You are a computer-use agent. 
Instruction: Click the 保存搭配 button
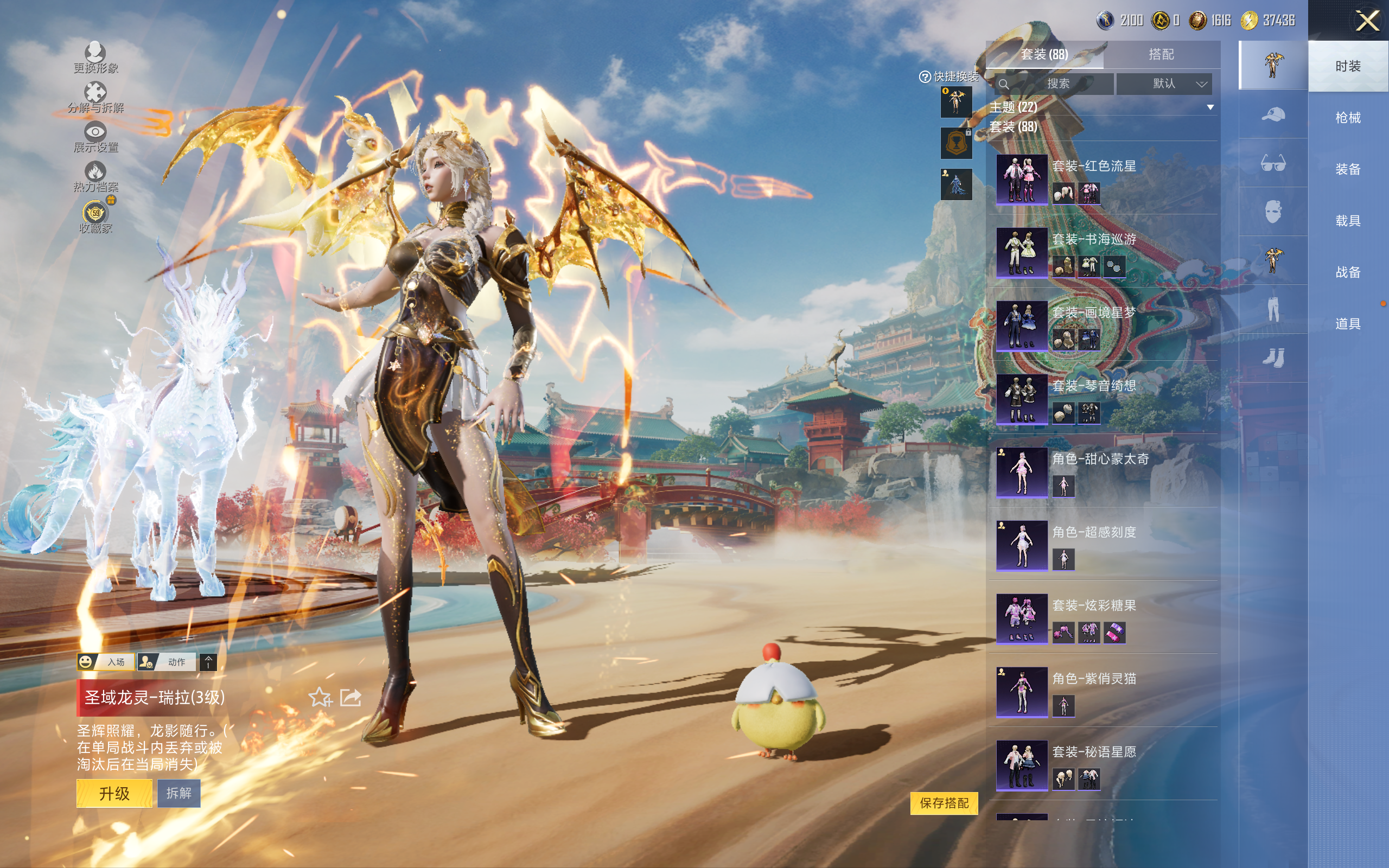click(x=944, y=802)
